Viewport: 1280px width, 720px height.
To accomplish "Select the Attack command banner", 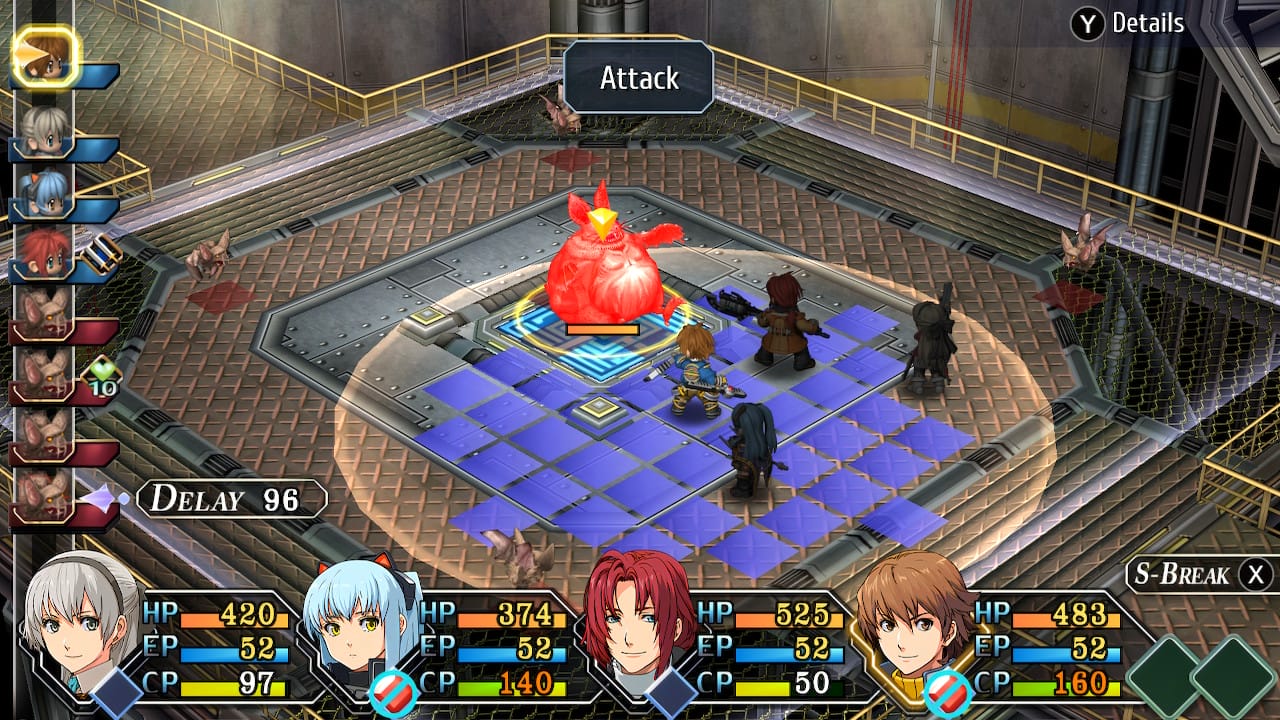I will coord(639,77).
